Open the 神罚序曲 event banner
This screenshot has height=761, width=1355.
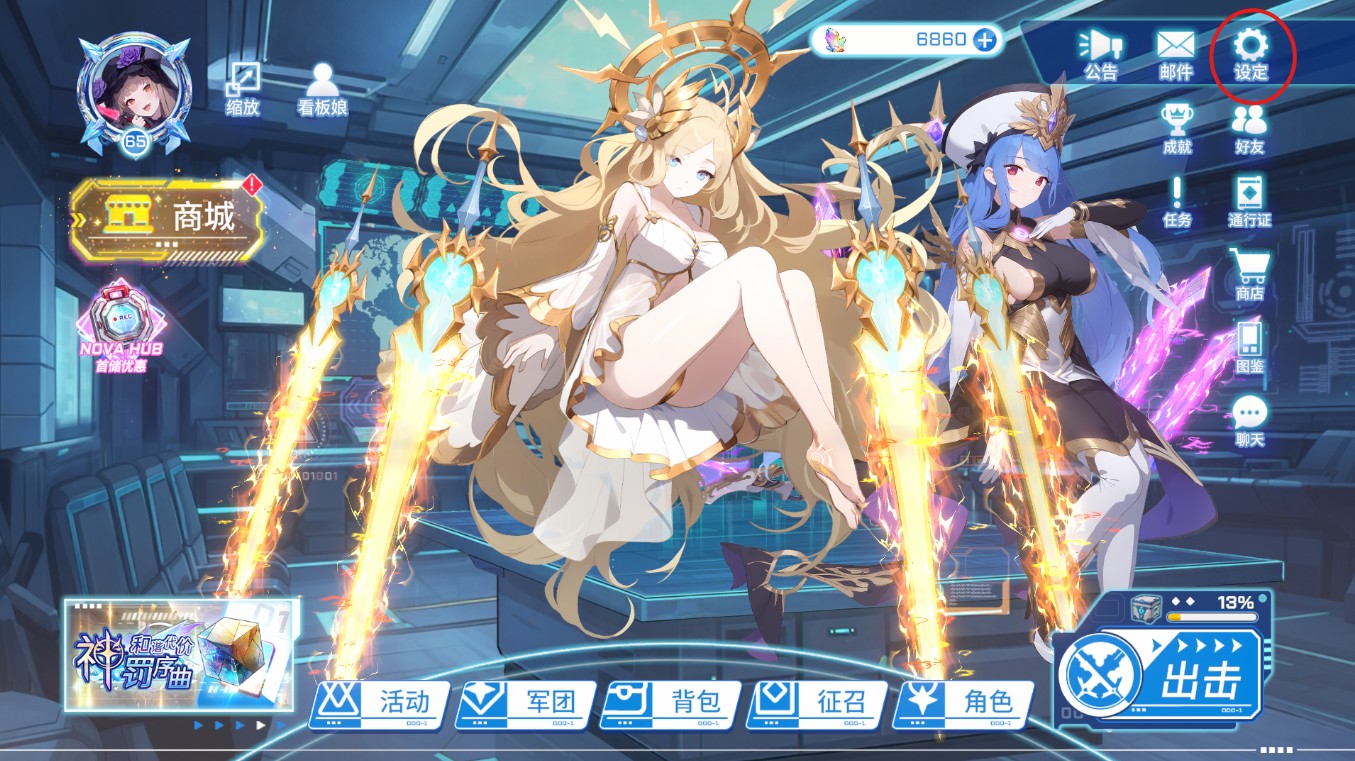click(181, 655)
